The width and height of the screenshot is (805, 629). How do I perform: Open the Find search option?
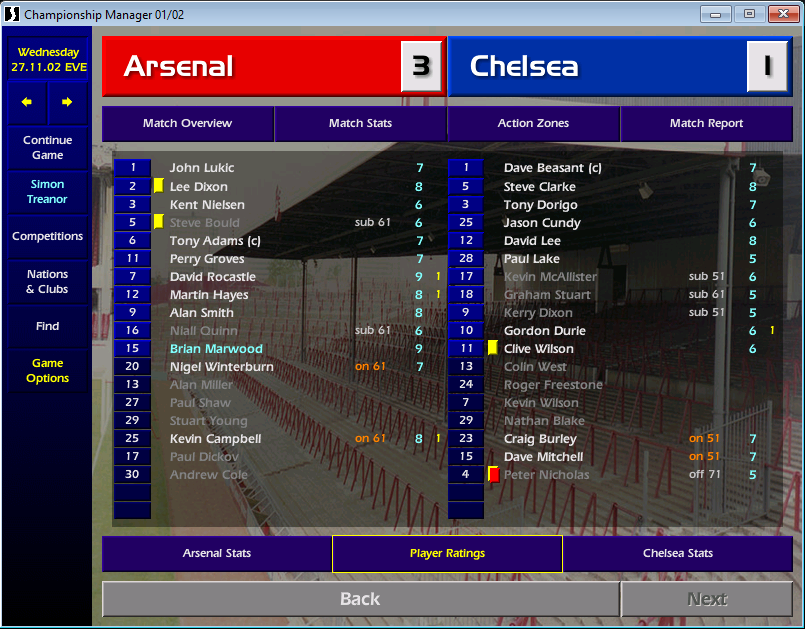pos(47,326)
